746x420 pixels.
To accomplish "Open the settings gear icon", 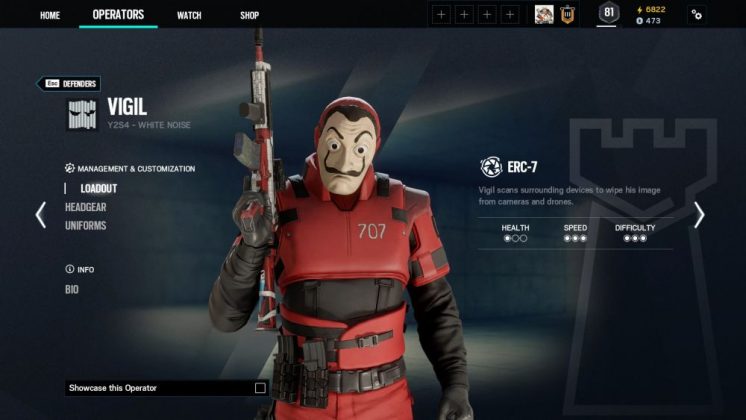I will tap(697, 15).
